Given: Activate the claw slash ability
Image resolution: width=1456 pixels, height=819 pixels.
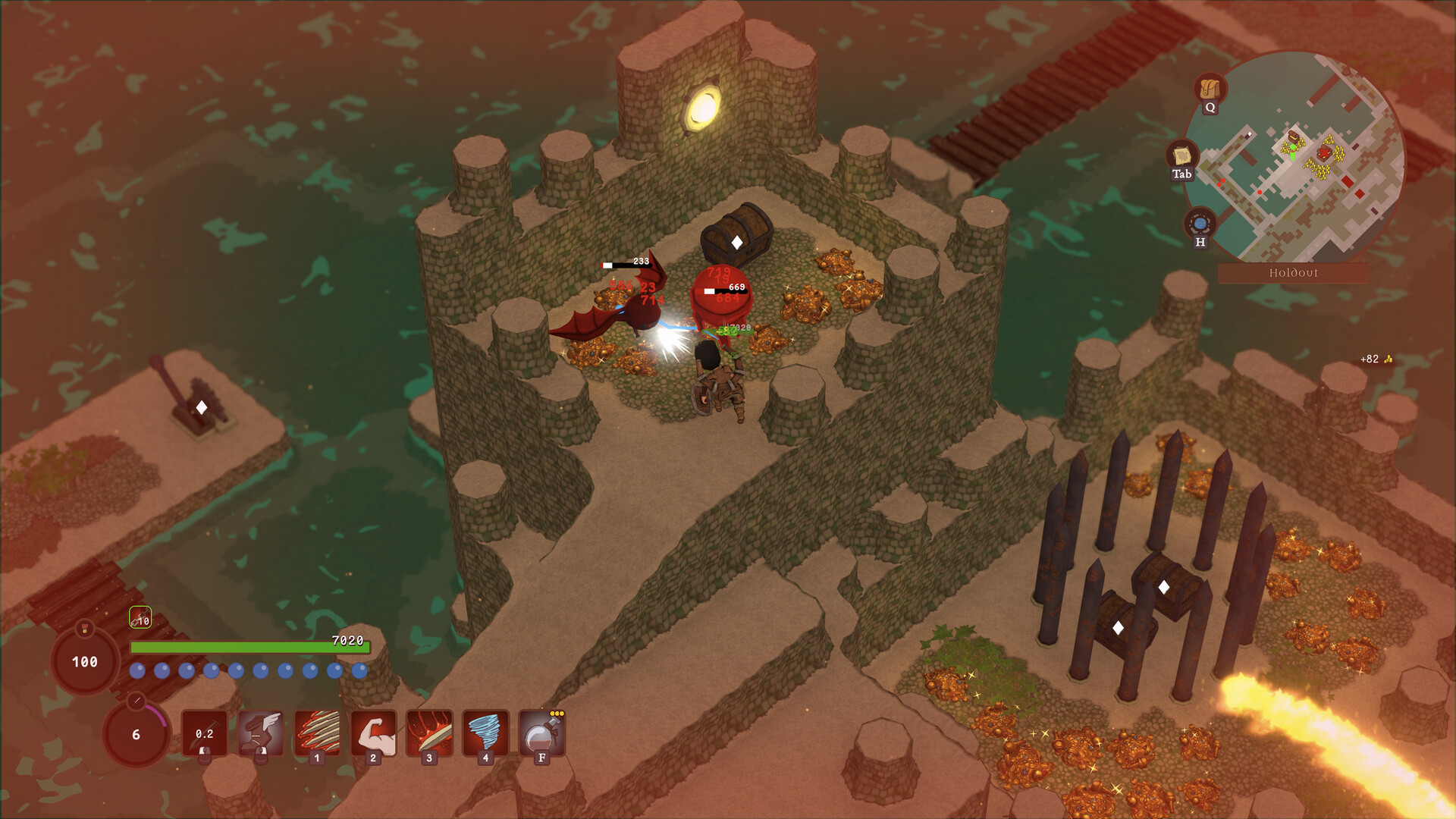Looking at the screenshot, I should 317,733.
